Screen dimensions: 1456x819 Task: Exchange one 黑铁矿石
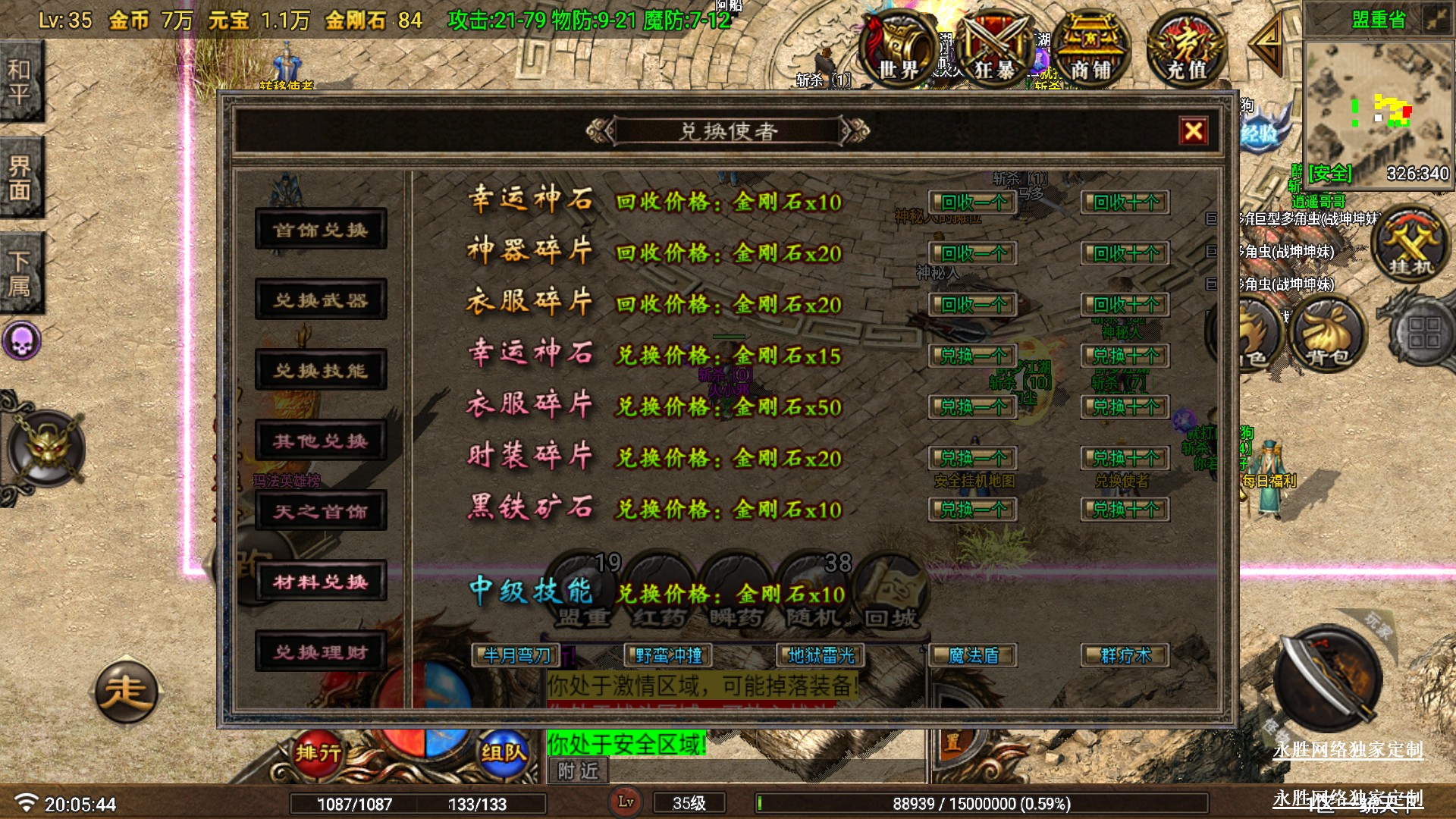pyautogui.click(x=973, y=510)
